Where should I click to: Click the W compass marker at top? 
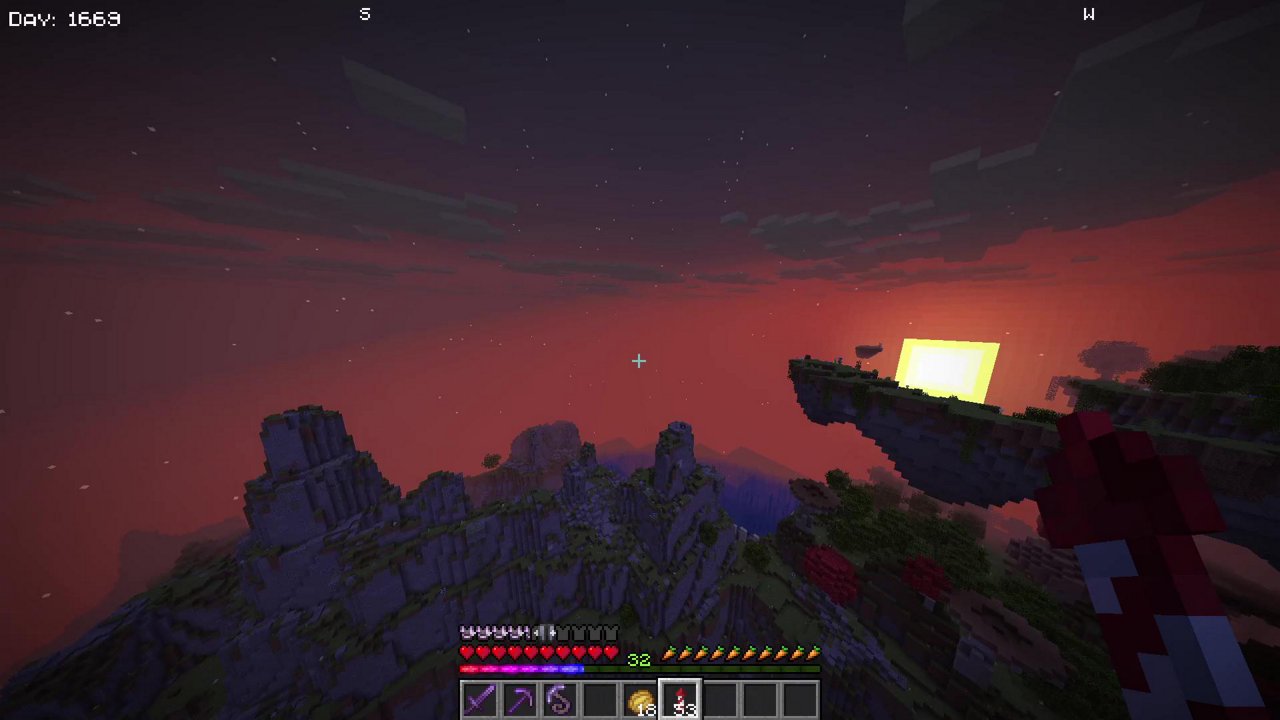tap(1089, 14)
